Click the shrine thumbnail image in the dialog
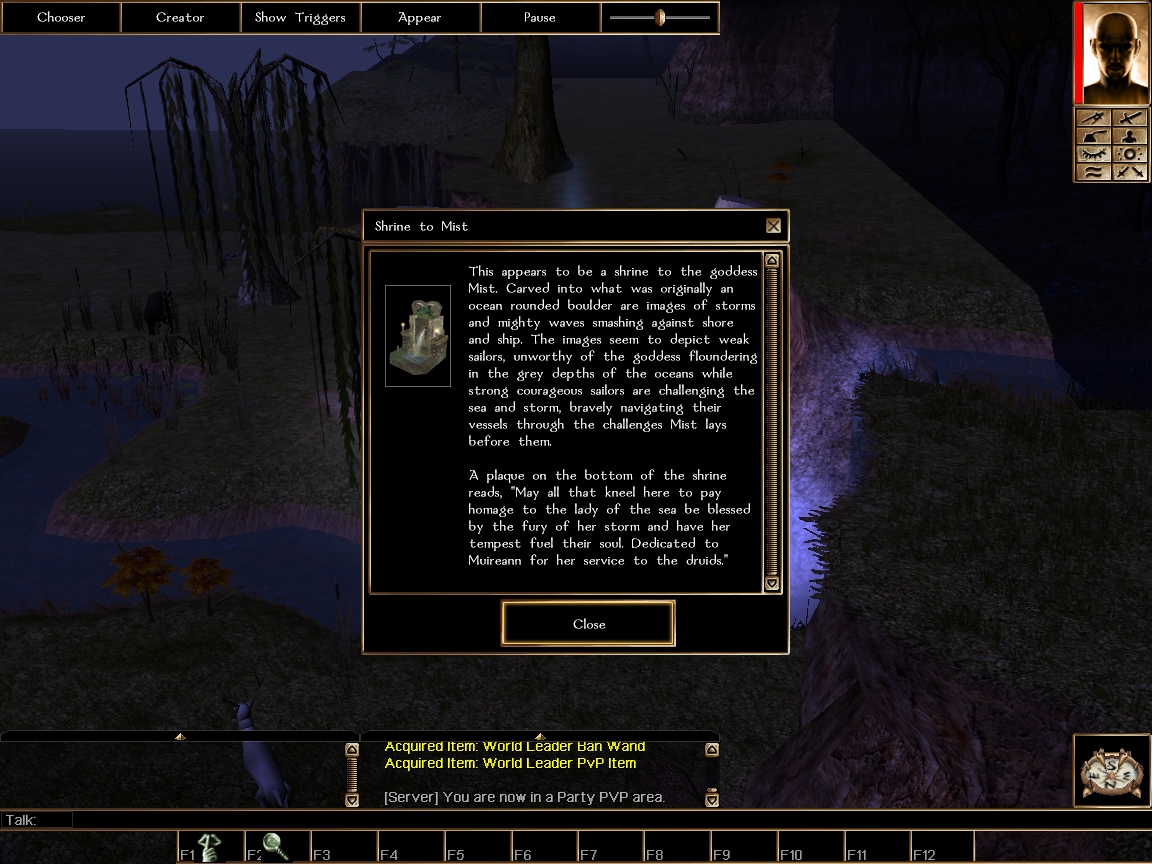1152x864 pixels. coord(418,335)
